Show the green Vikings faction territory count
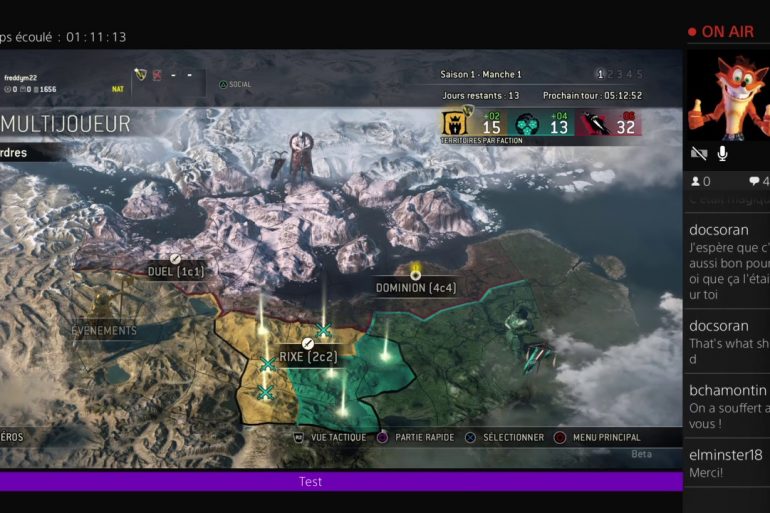The width and height of the screenshot is (770, 513). pos(544,123)
